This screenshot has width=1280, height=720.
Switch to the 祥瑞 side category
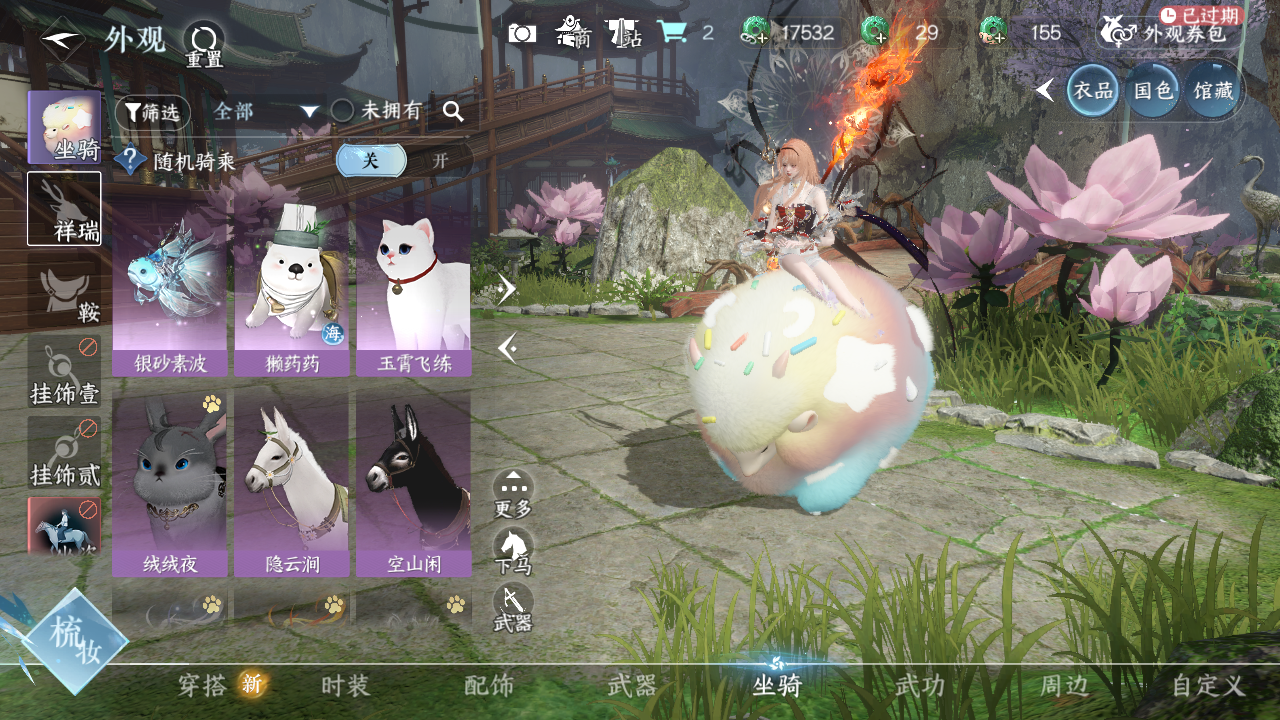(64, 208)
